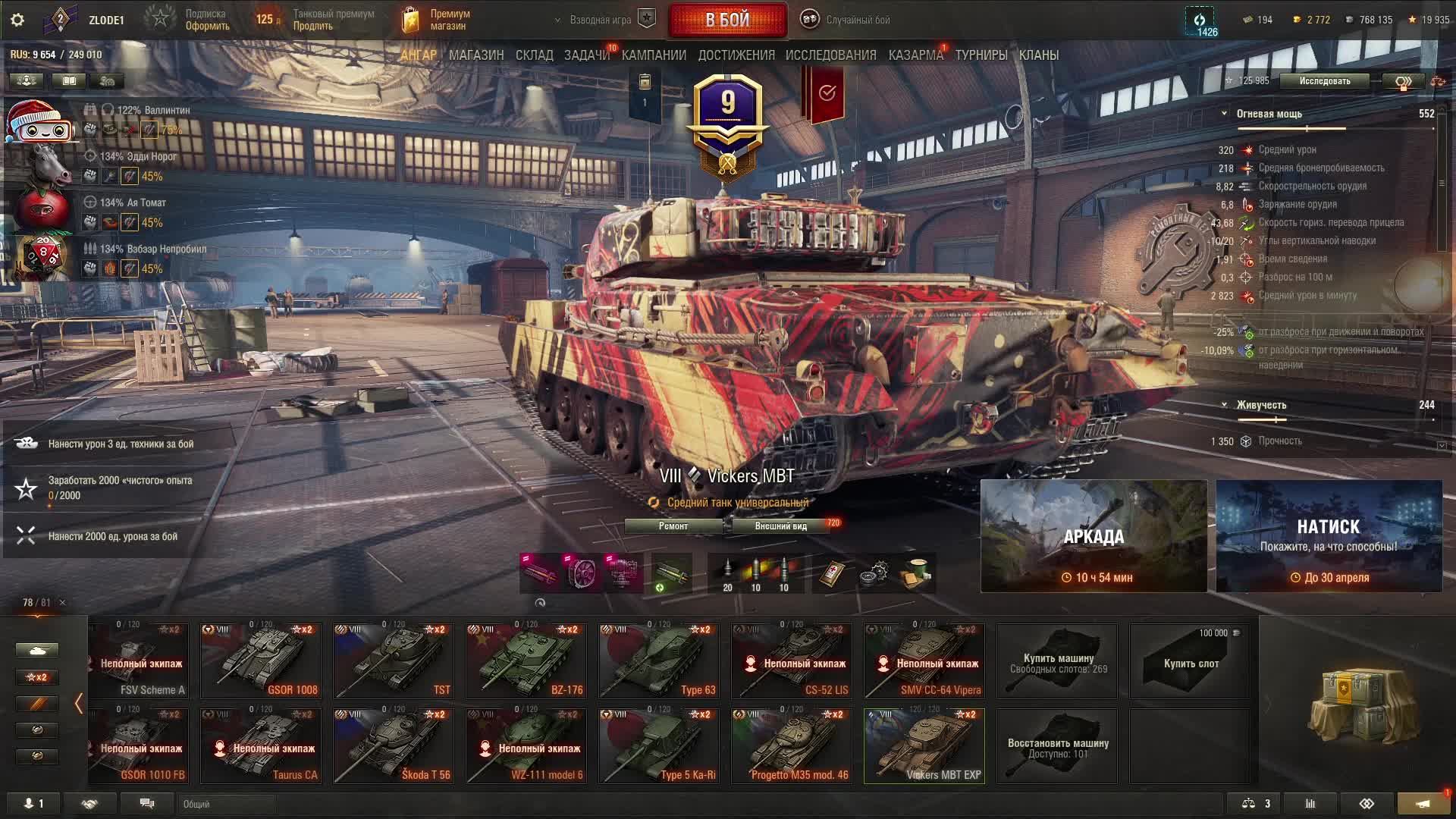Switch to the МАГАЗИН tab
This screenshot has height=819, width=1456.
[x=476, y=55]
